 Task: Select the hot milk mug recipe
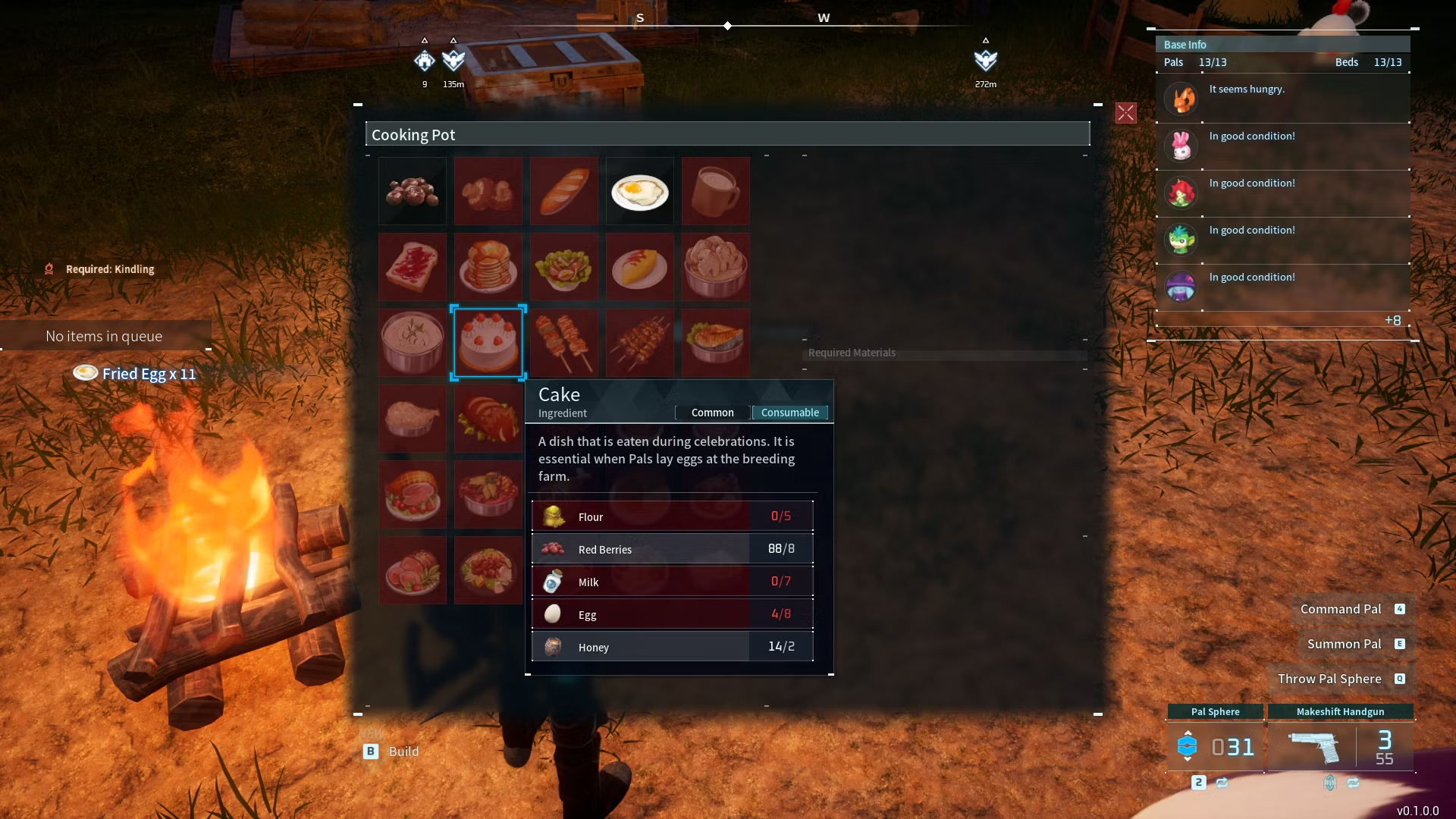715,191
